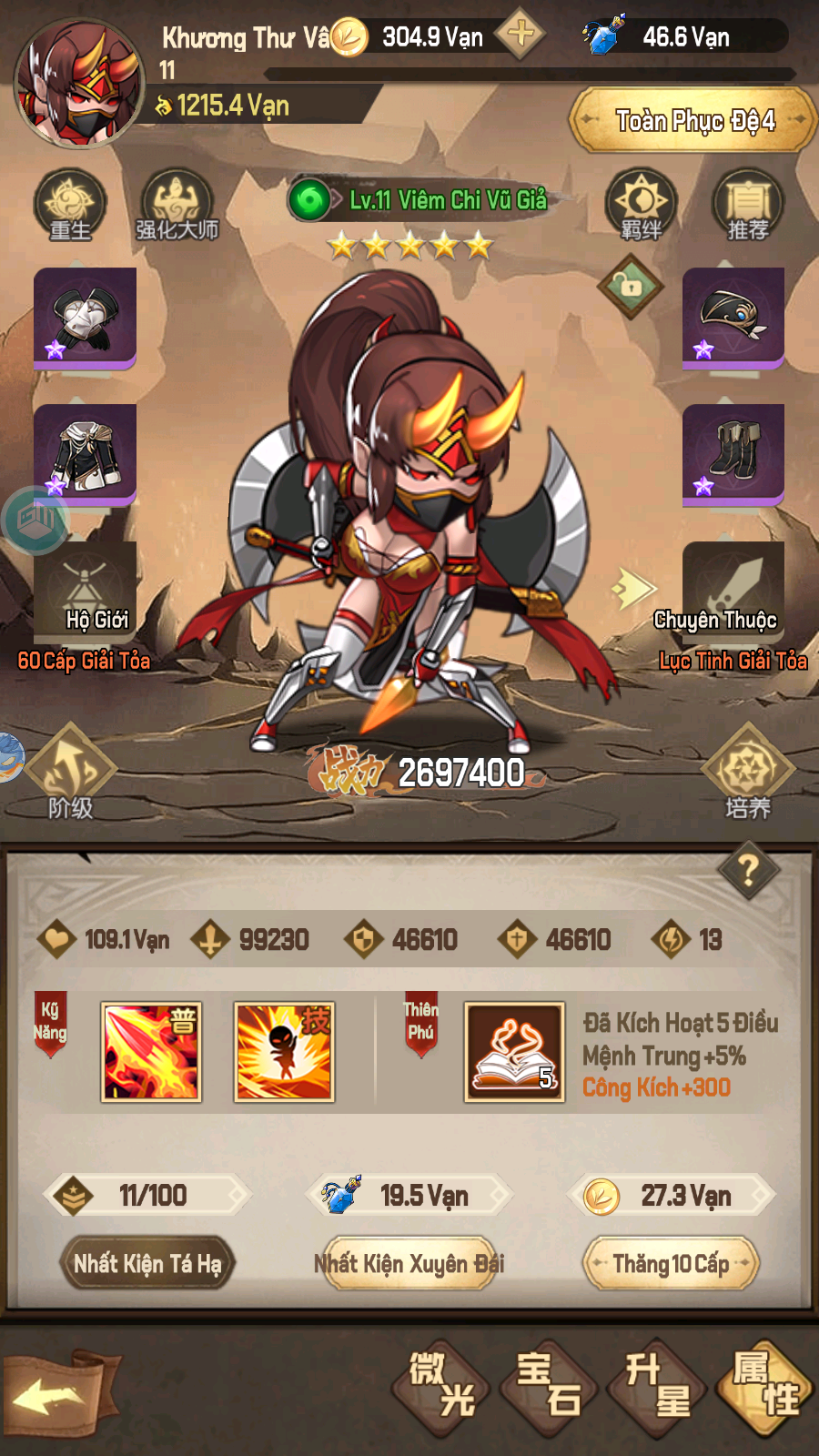Tap the Nhất Kiện Tá Hạ button
Viewport: 819px width, 1456px height.
pos(147,1263)
